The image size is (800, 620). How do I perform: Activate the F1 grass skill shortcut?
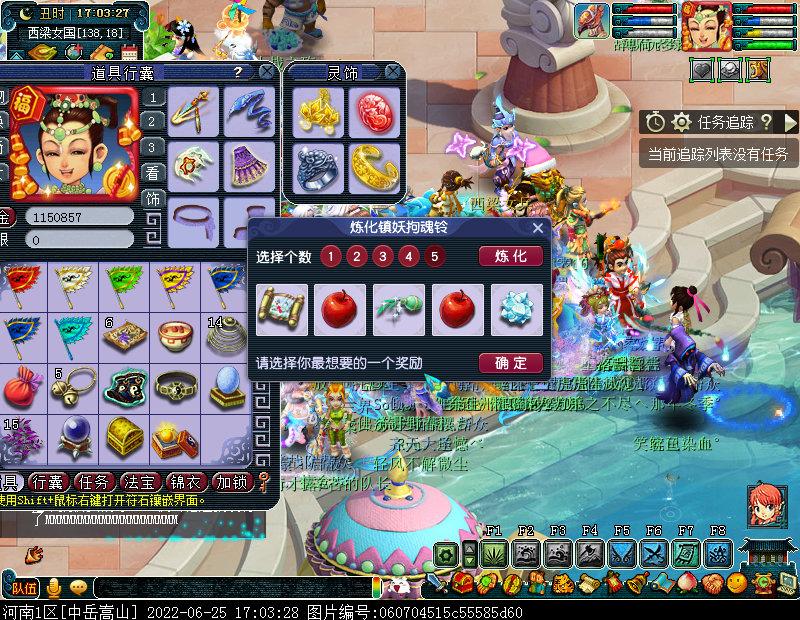tap(493, 553)
